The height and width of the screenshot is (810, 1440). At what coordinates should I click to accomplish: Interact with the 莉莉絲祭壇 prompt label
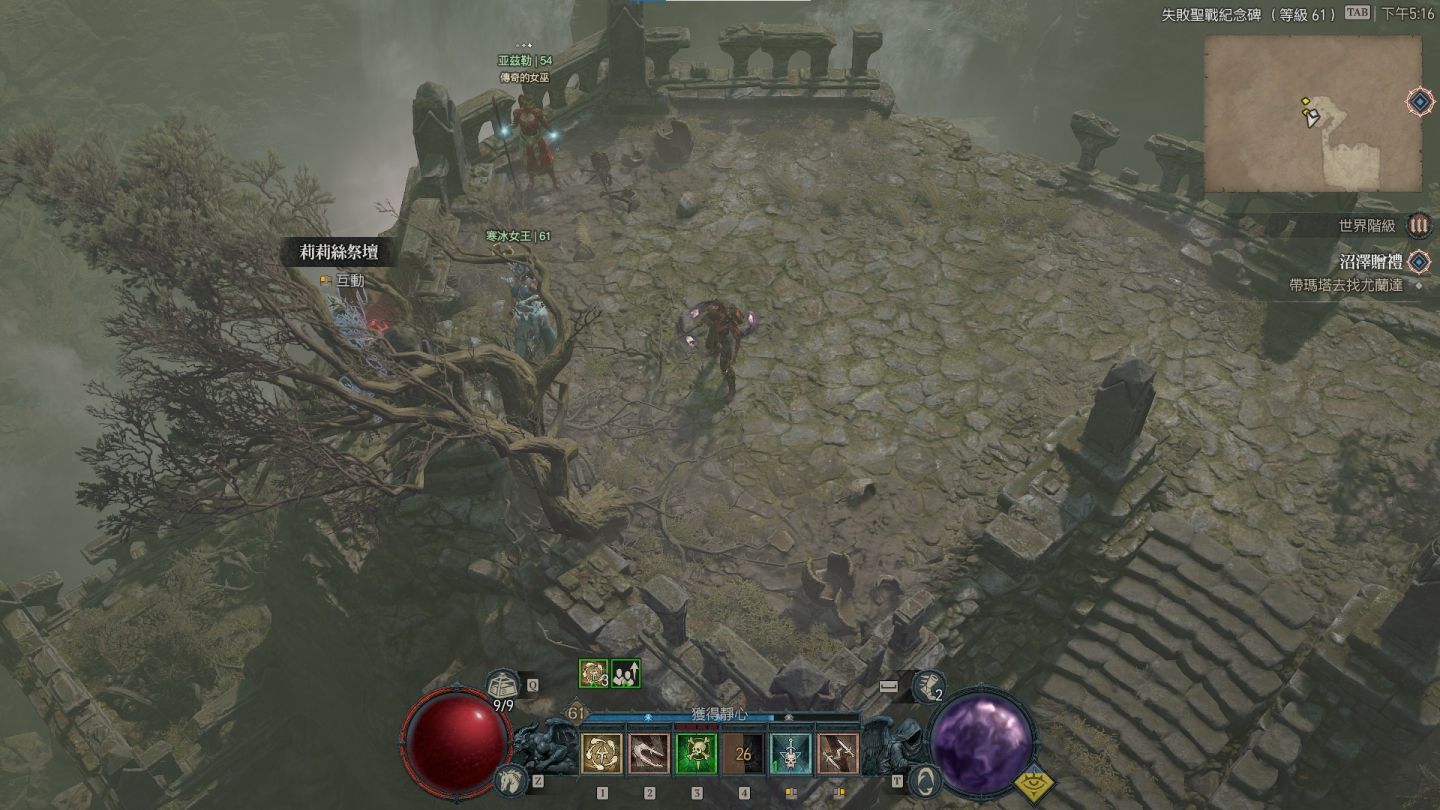340,253
